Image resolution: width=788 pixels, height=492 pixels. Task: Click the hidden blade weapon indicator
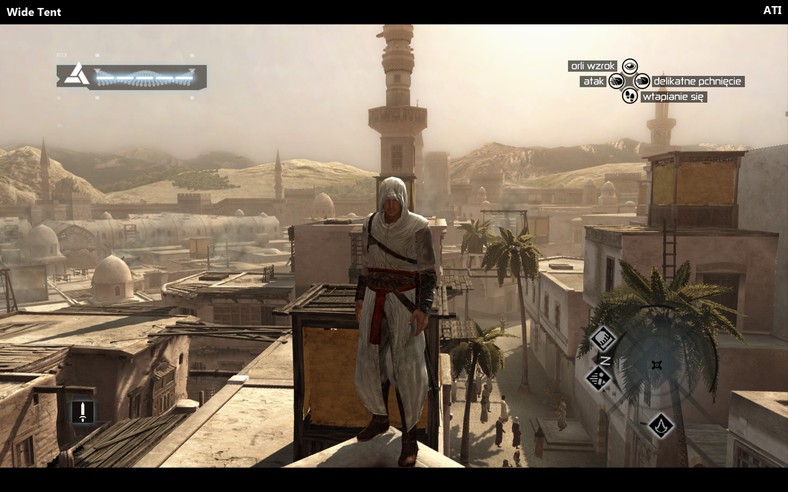82,411
